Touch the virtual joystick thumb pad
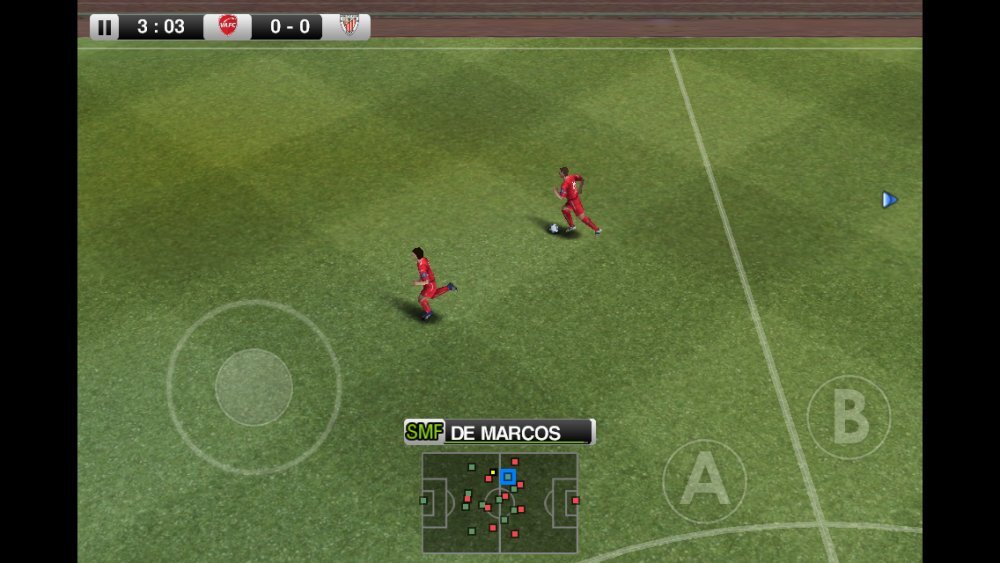The image size is (1000, 563). 254,387
